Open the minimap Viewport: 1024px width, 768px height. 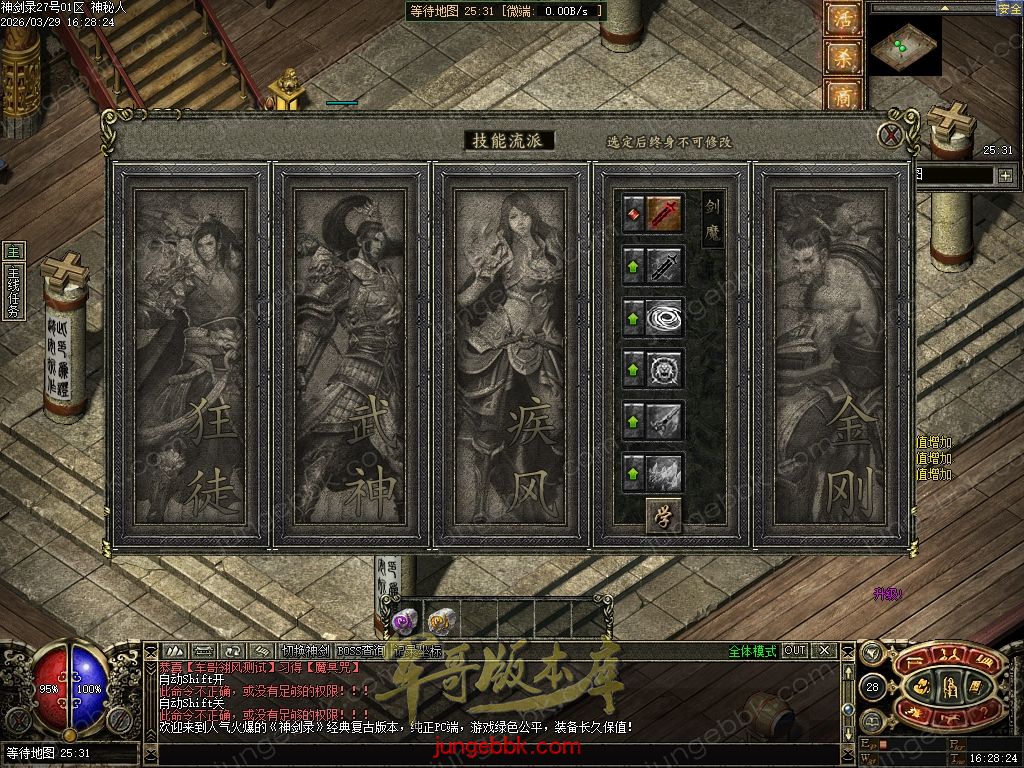[x=905, y=45]
